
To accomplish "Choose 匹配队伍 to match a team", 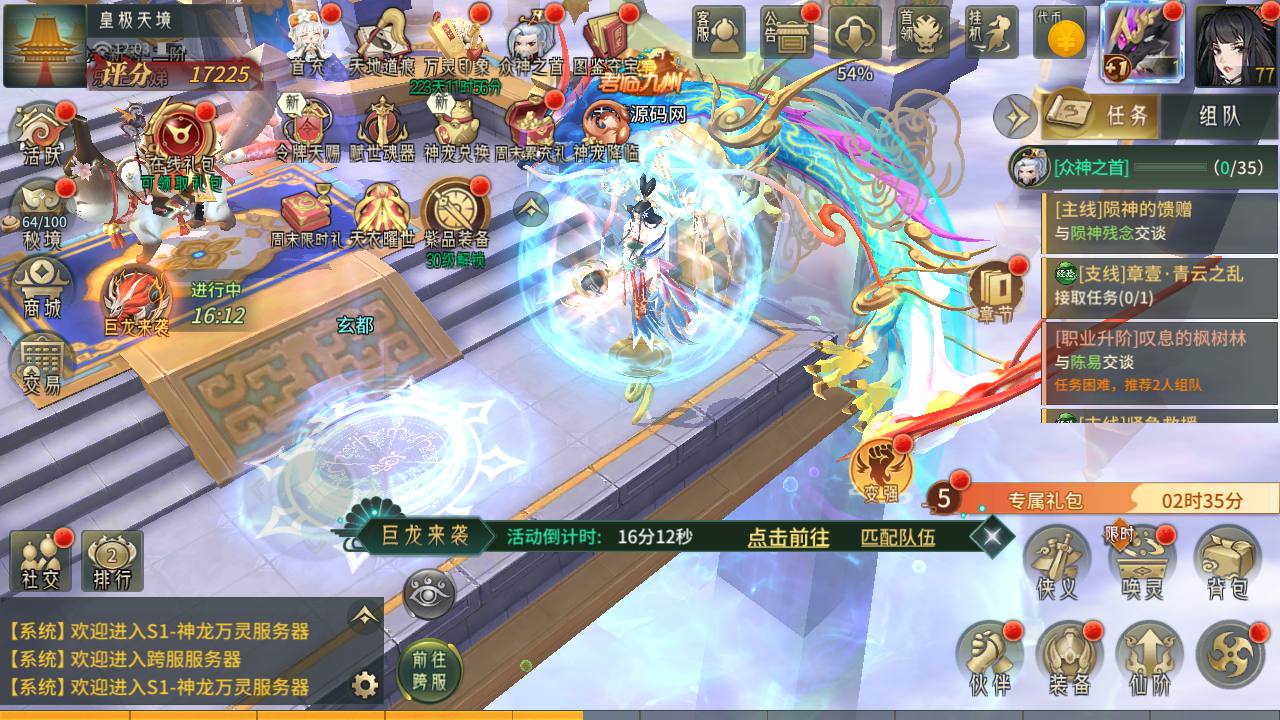I will 898,537.
